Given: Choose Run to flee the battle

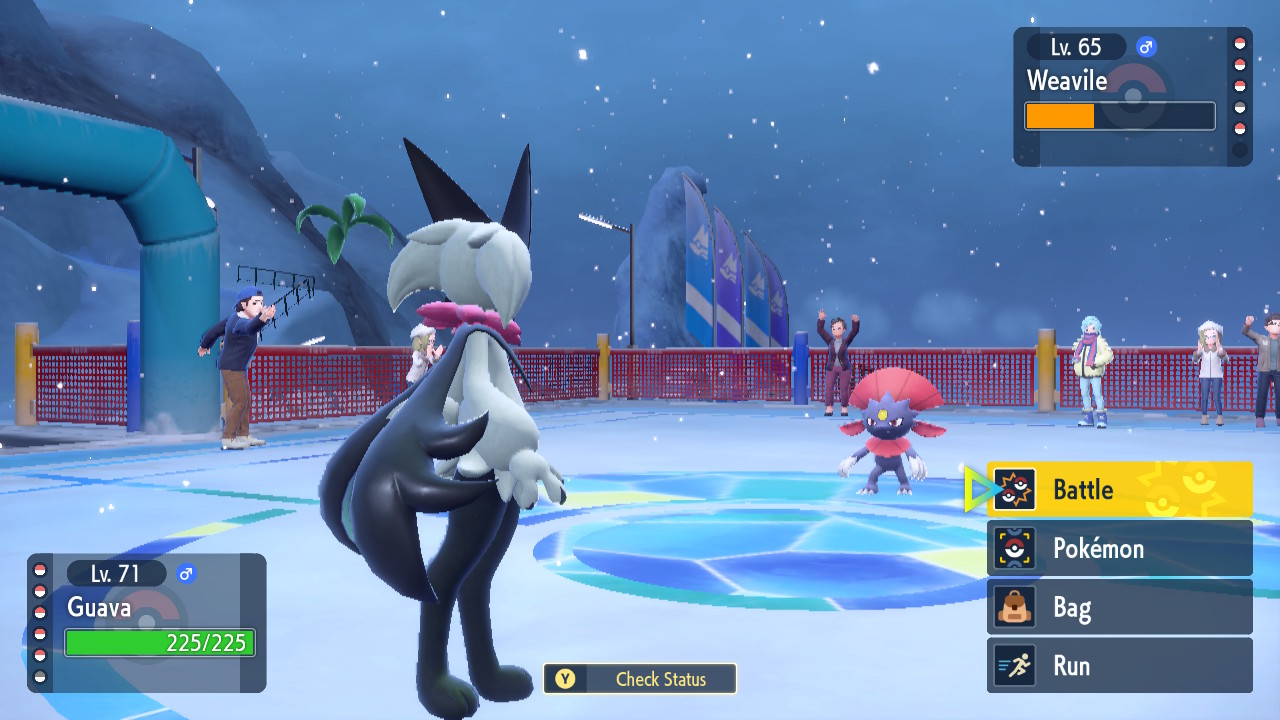Looking at the screenshot, I should pos(1119,666).
